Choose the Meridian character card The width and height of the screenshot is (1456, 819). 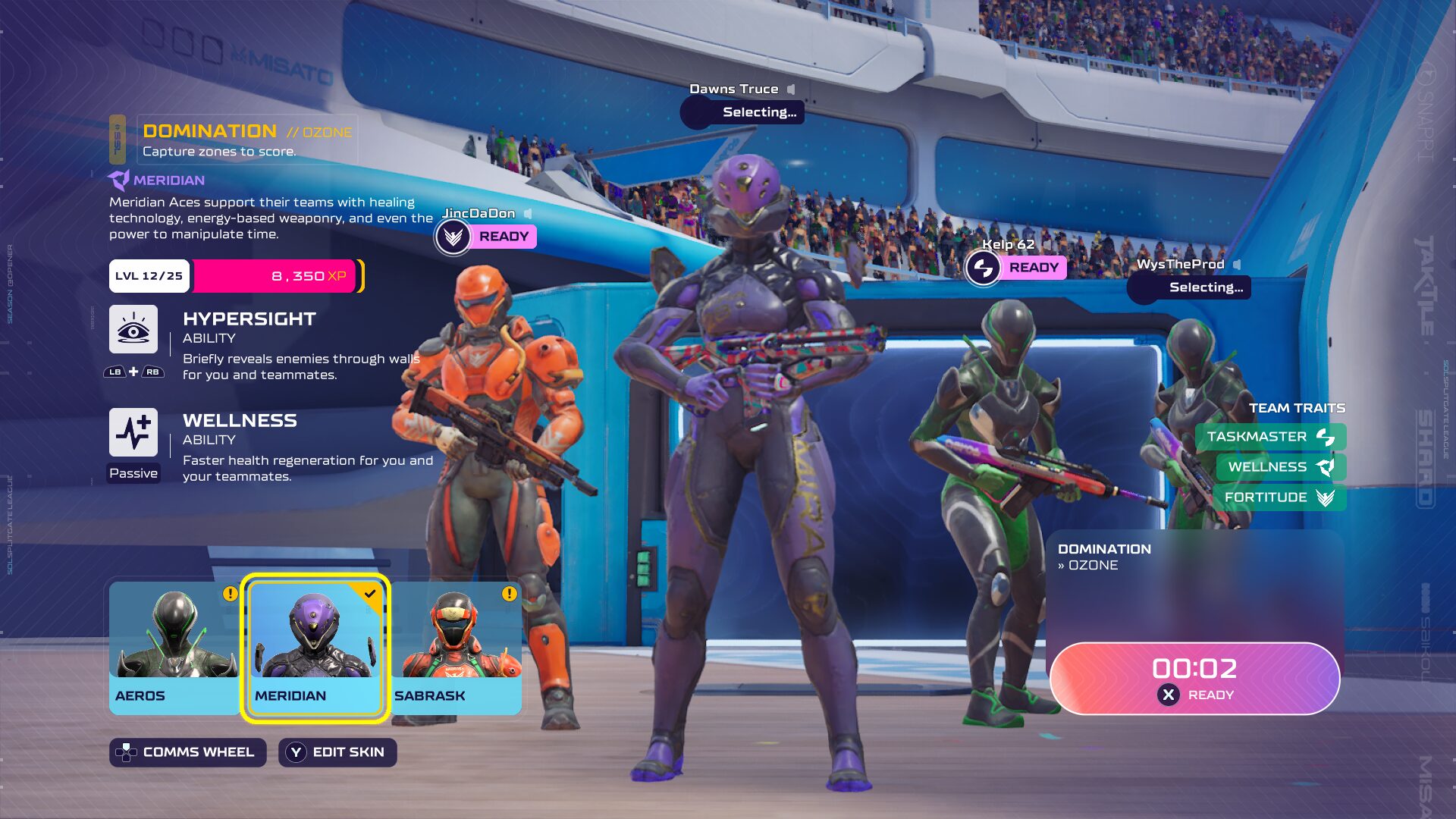(x=315, y=647)
